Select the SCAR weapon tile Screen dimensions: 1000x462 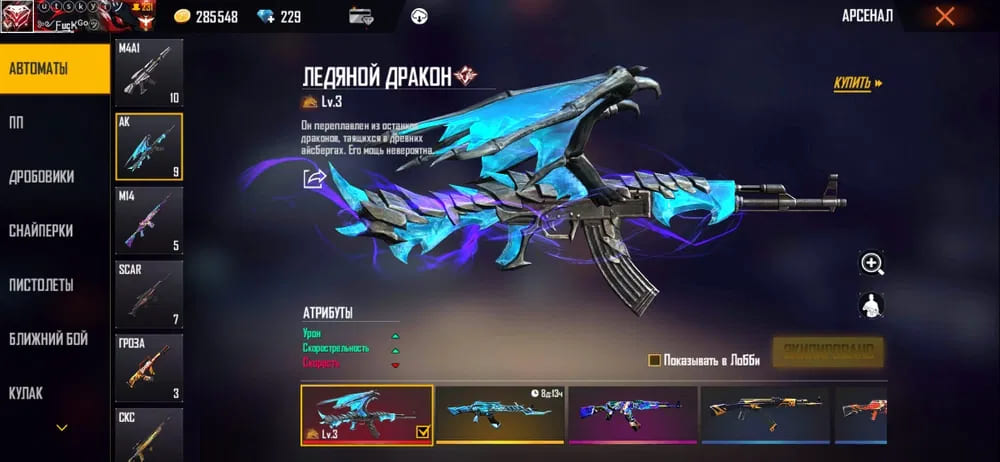point(149,293)
